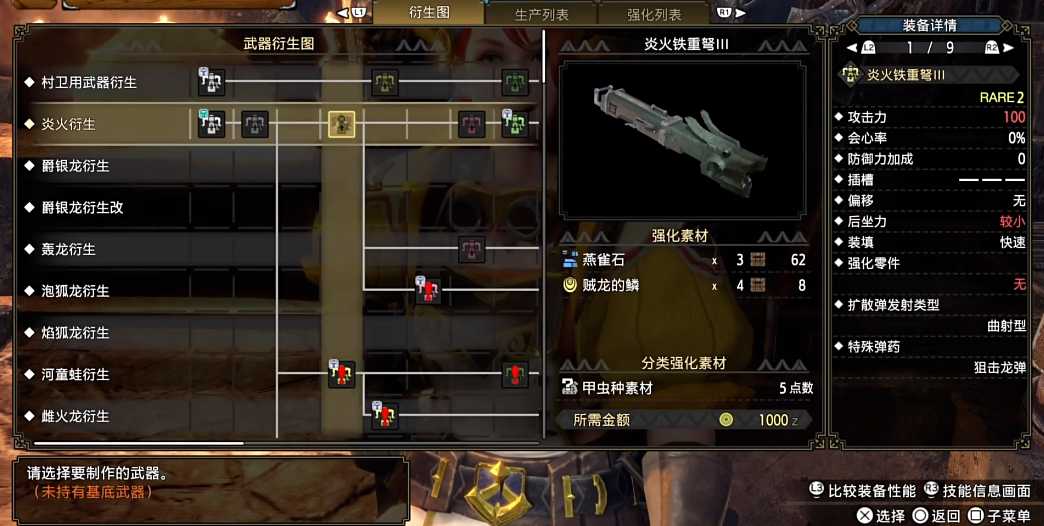
Task: Select the 雌火龙衍生 row
Action: coord(75,416)
